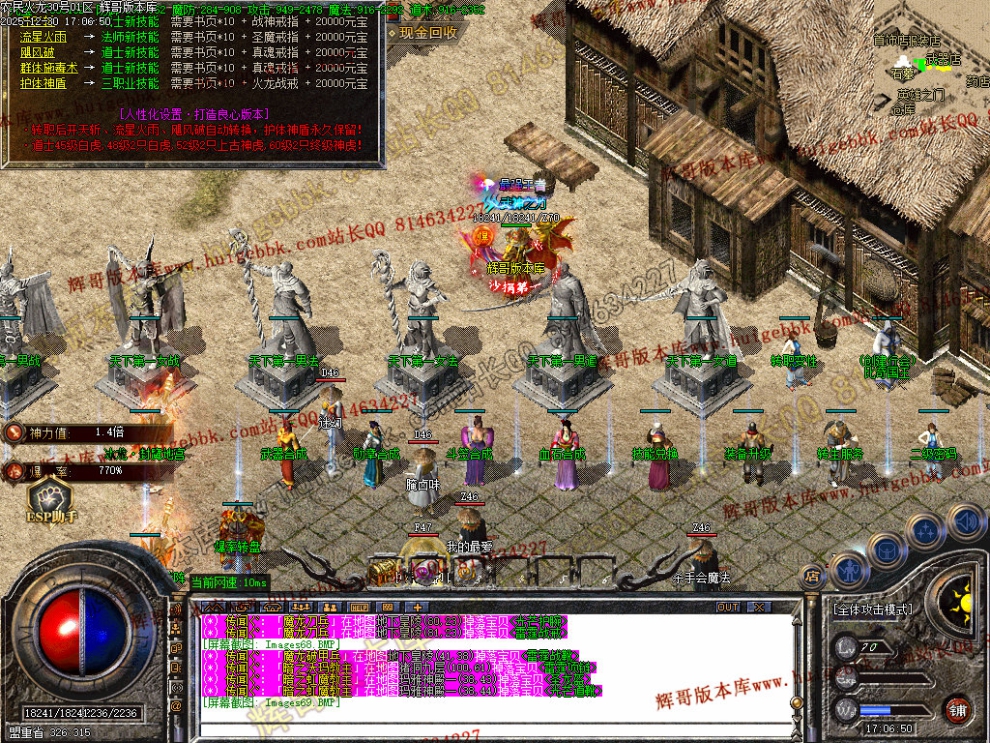Click the 爆率 drop rate icon
Viewport: 990px width, 743px height.
[14, 470]
